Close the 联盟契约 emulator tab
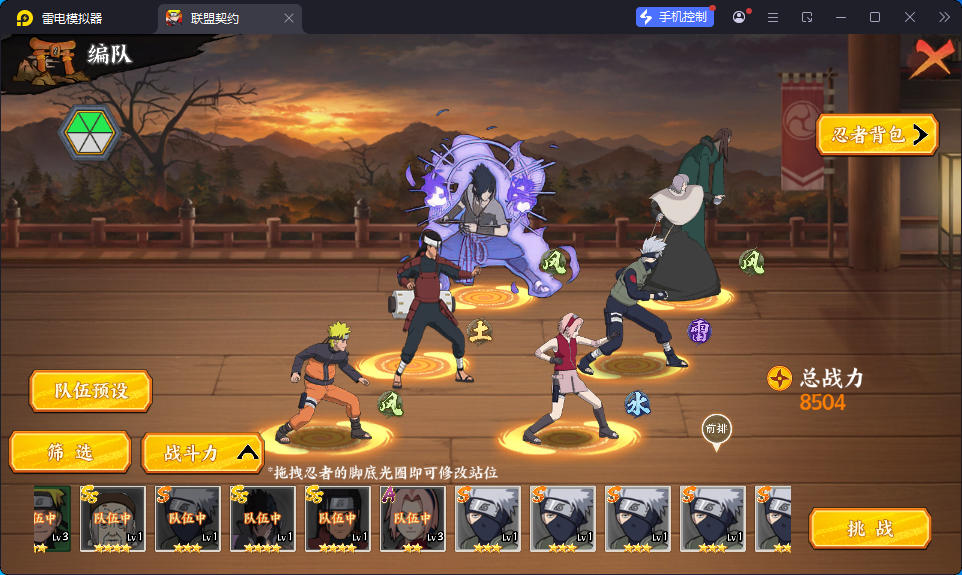Image resolution: width=962 pixels, height=575 pixels. click(x=289, y=18)
